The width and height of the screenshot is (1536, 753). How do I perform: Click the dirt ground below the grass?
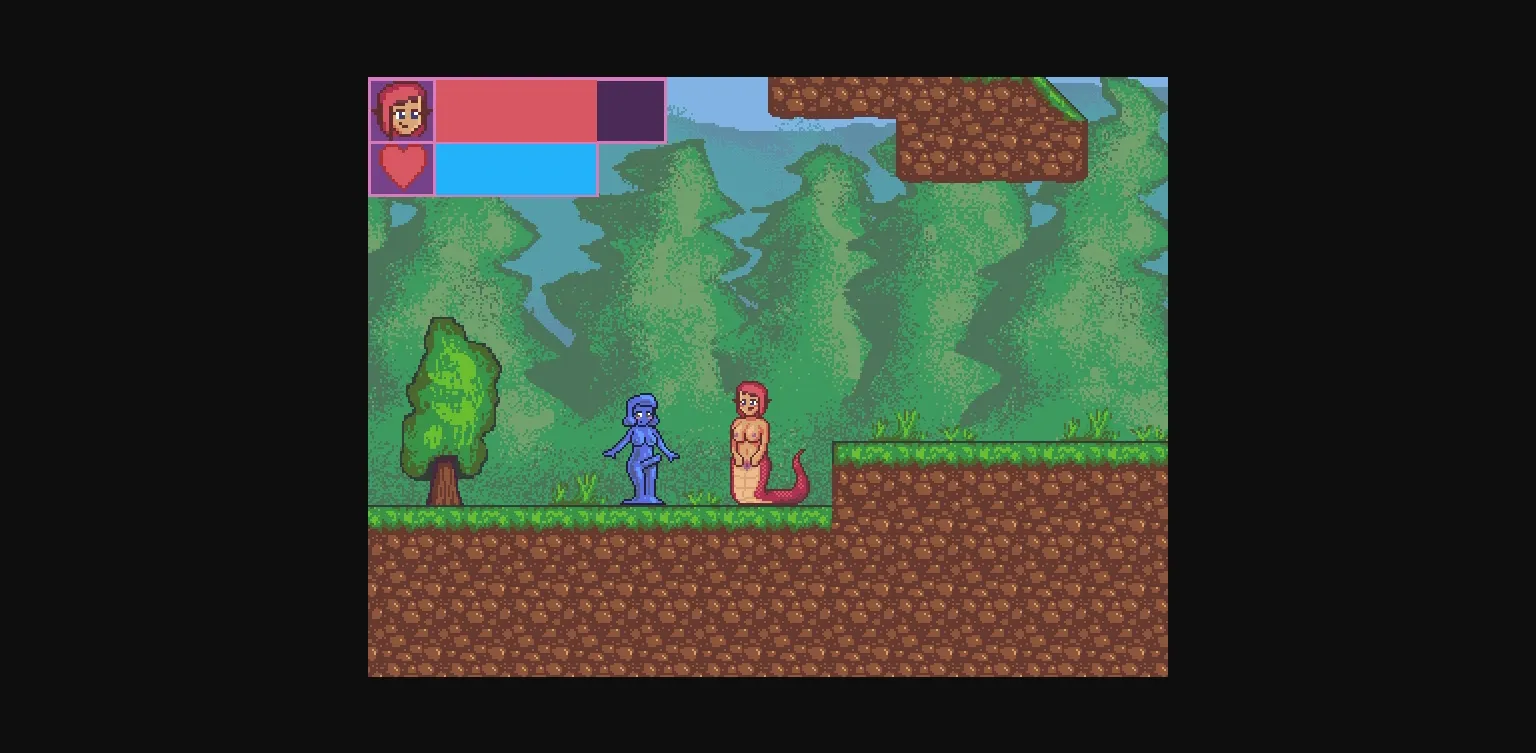click(600, 600)
